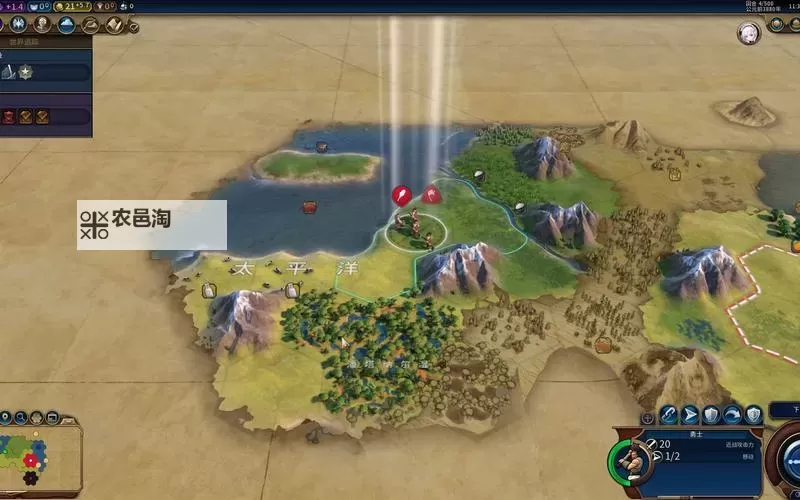The height and width of the screenshot is (500, 800).
Task: Fortify the warrior with the shield action
Action: (712, 414)
